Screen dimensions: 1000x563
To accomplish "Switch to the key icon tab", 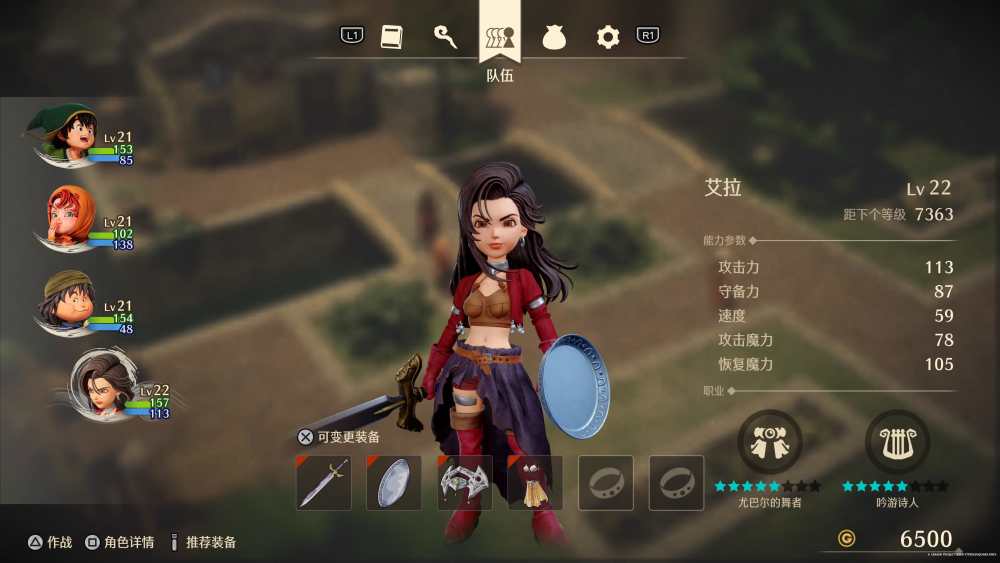I will pos(445,37).
